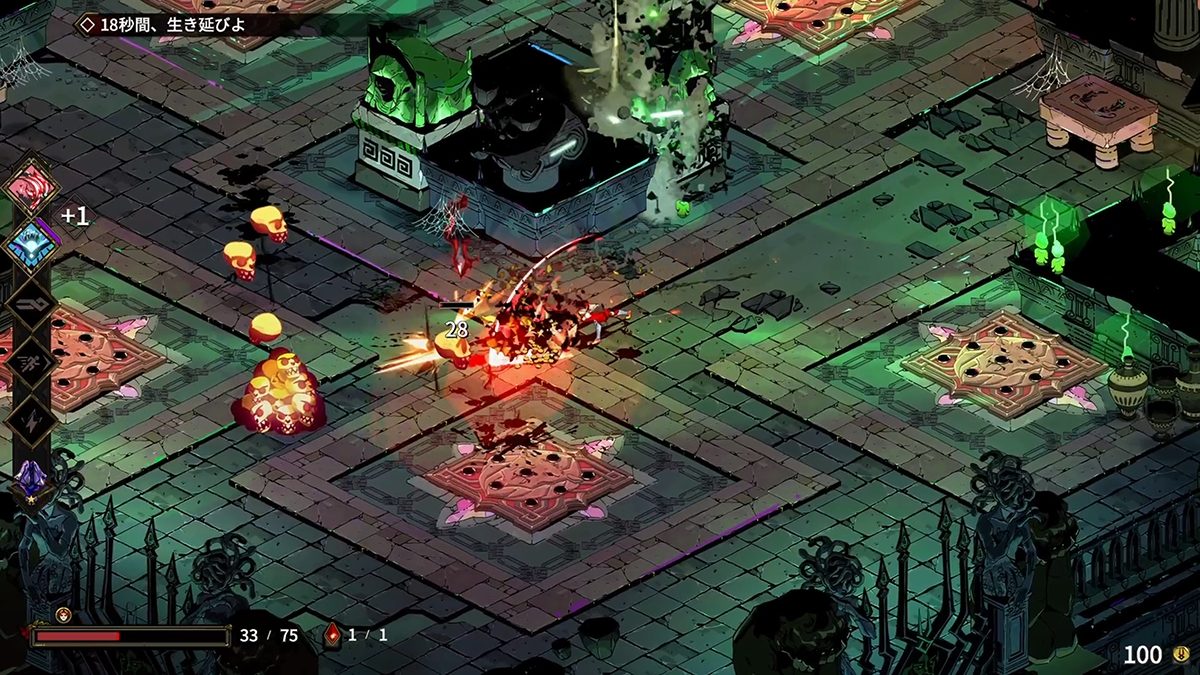Click the survive 18 seconds objective banner
Image resolution: width=1200 pixels, height=675 pixels.
coord(170,24)
